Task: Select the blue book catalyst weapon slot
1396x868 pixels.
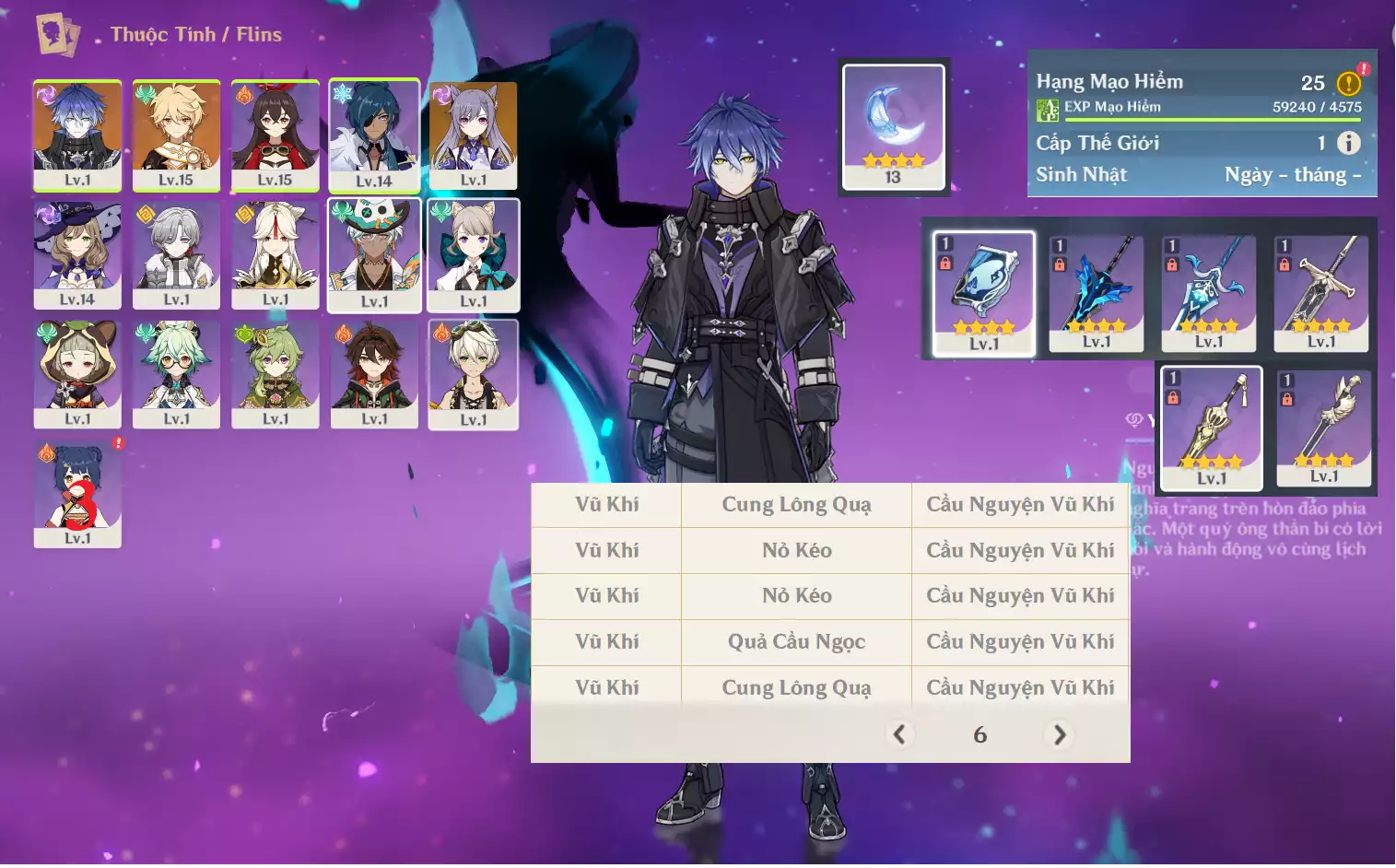Action: (984, 293)
